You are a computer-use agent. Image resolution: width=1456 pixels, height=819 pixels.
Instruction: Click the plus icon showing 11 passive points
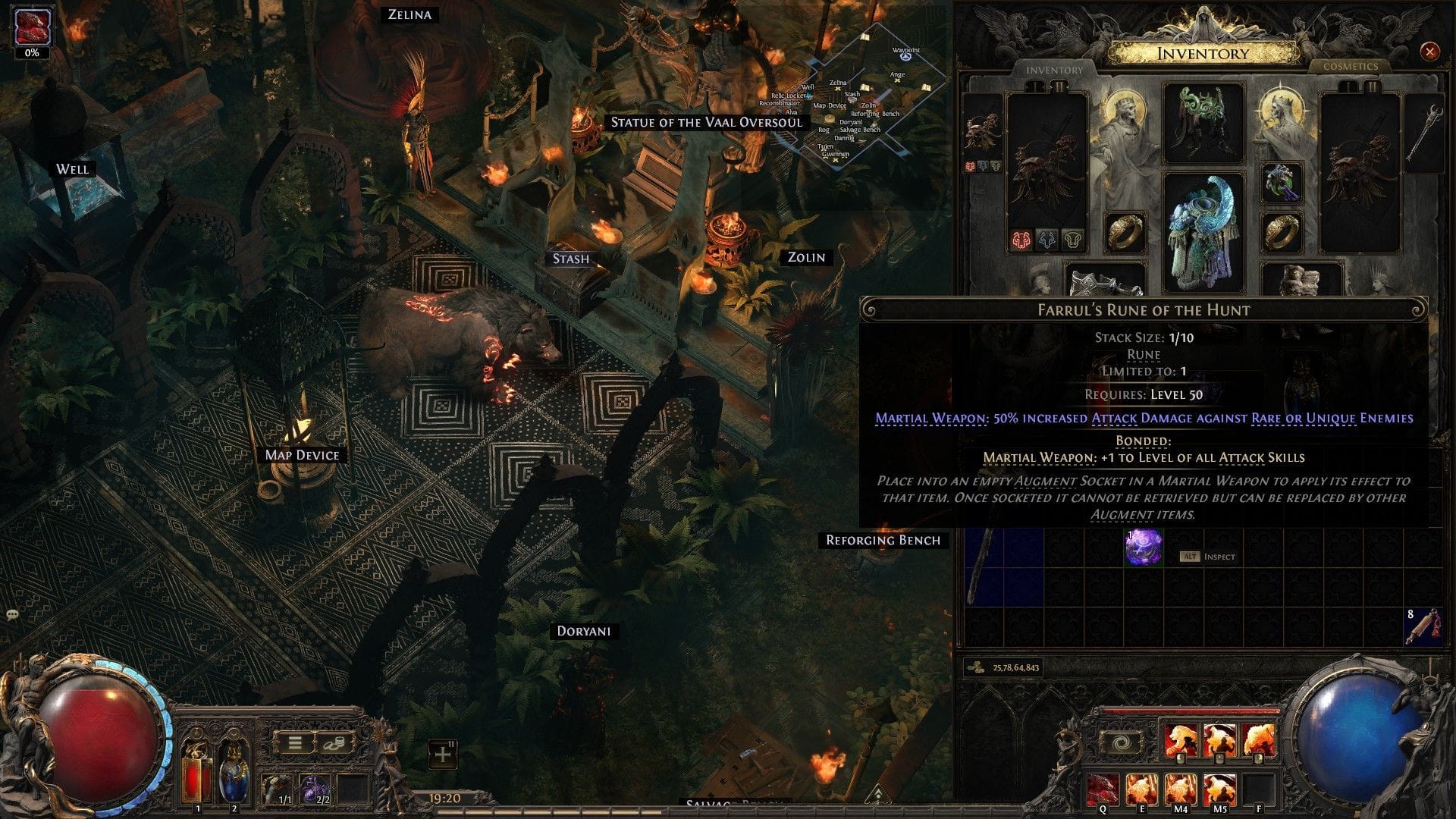pyautogui.click(x=442, y=755)
